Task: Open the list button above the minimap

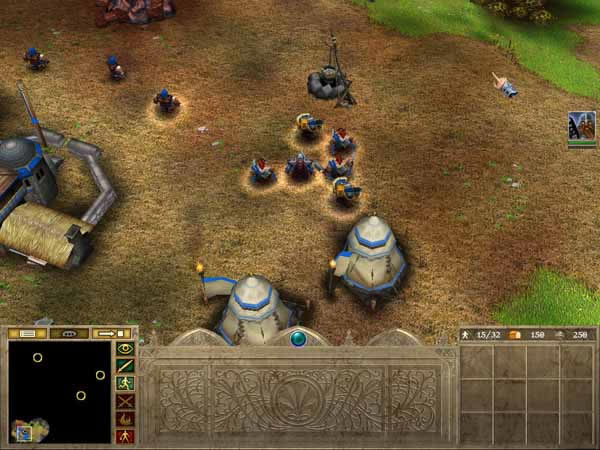Action: [28, 333]
